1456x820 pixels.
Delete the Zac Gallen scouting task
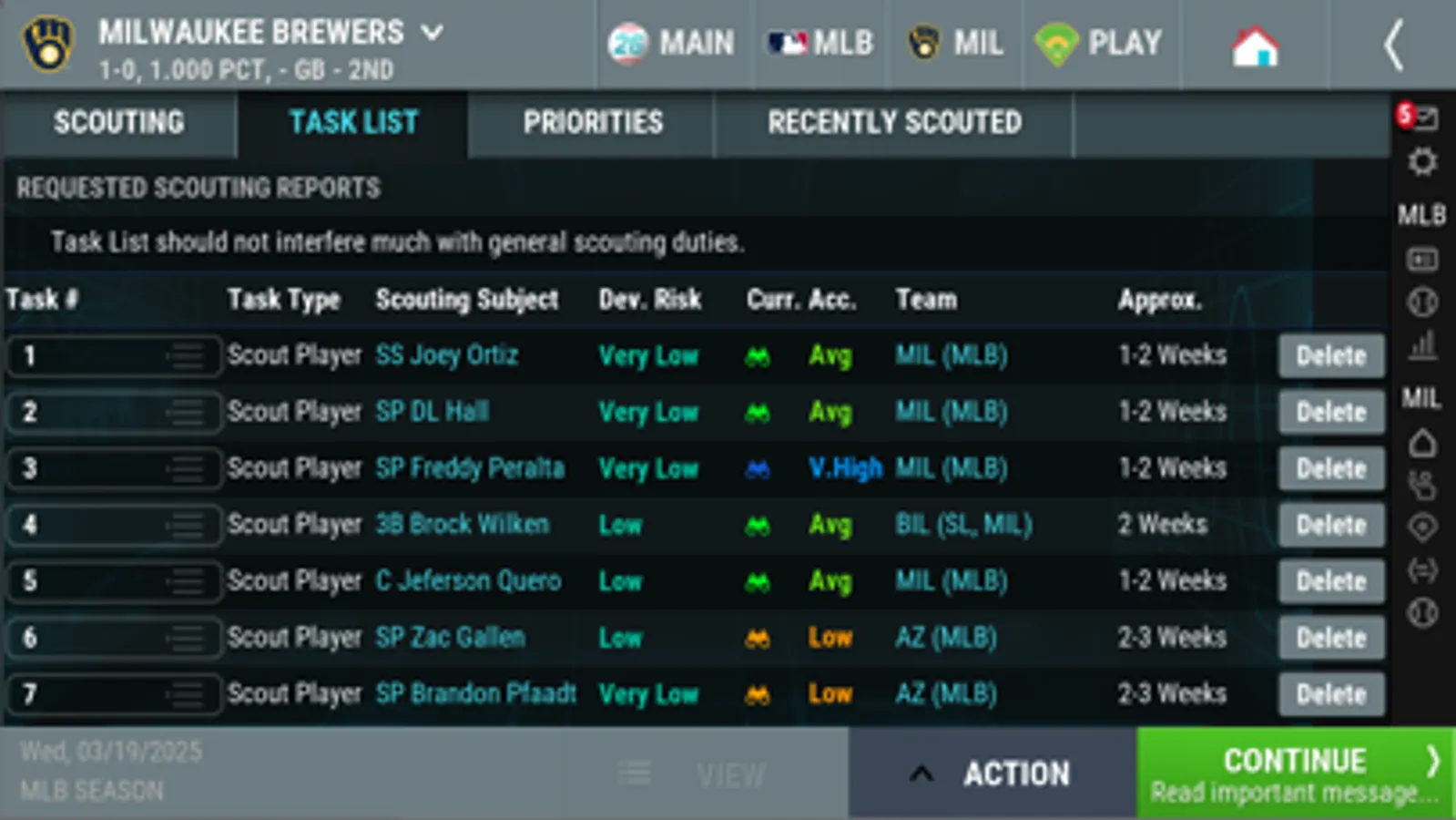click(1330, 638)
